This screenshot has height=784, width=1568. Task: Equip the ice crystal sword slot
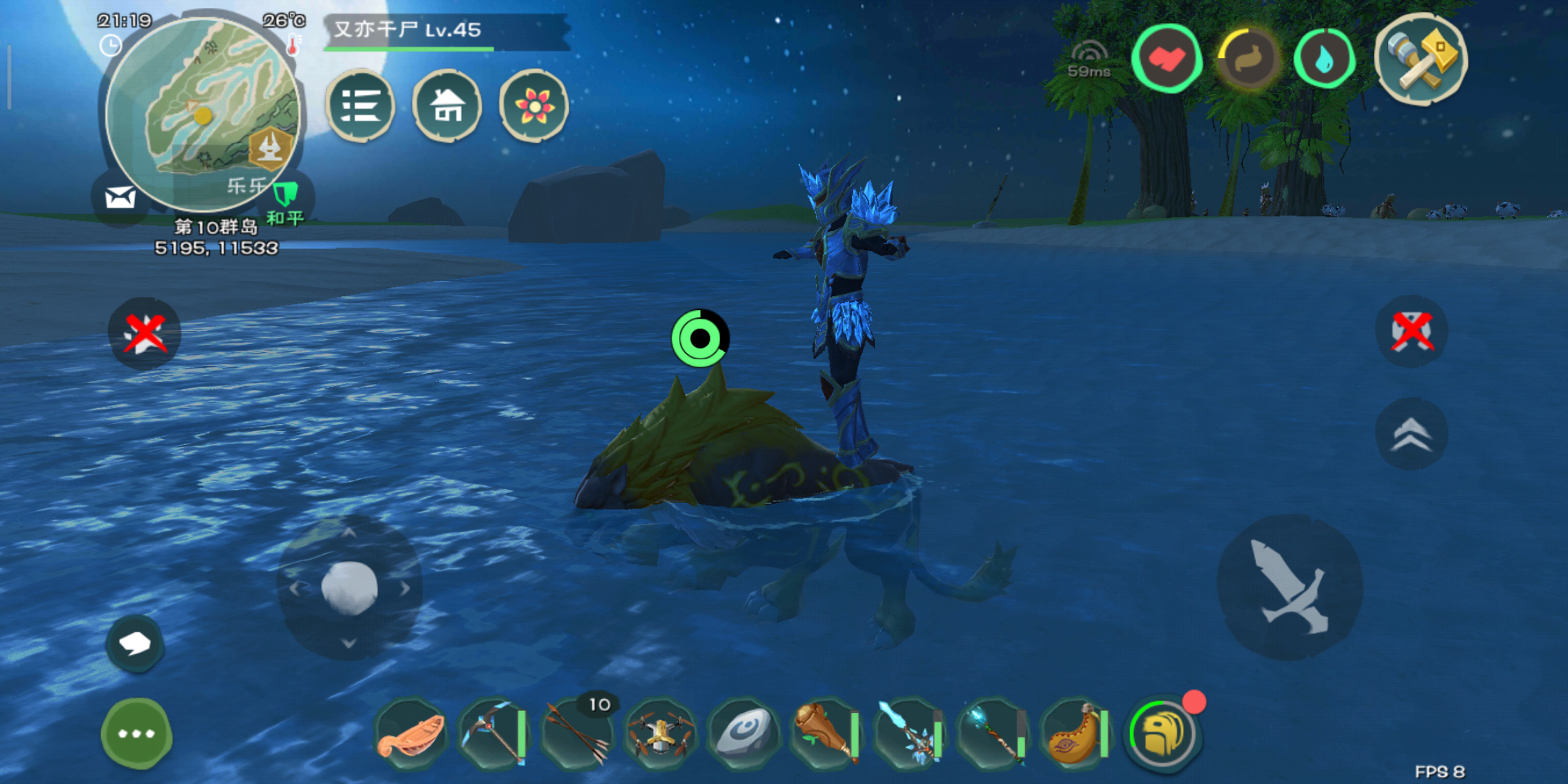coord(909,735)
